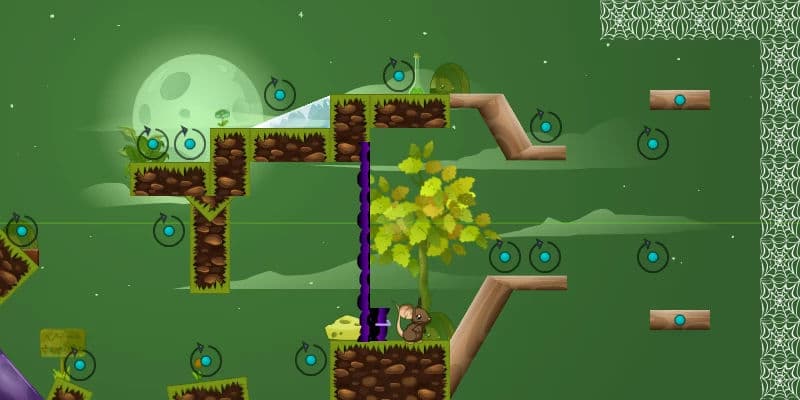800x400 pixels.
Task: Click the cyan dot on the upper wooden plank
Action: (x=680, y=100)
